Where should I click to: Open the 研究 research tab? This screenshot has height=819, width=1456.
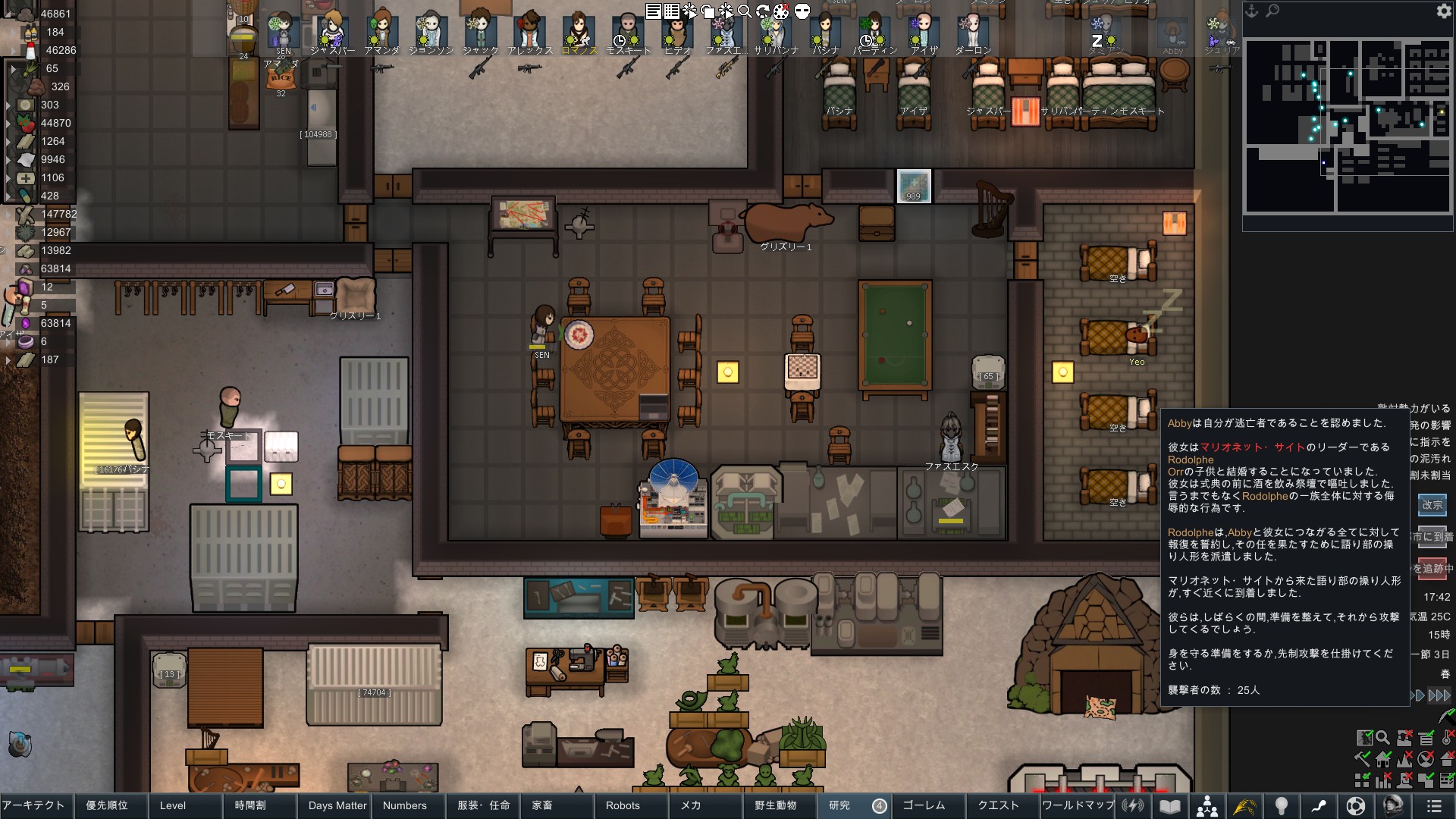pyautogui.click(x=839, y=805)
